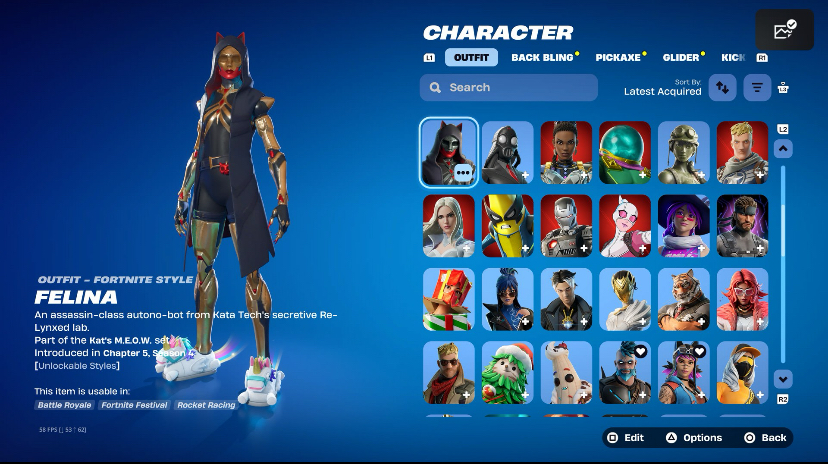The height and width of the screenshot is (464, 828).
Task: Select the Felina hooded cat outfit
Action: 448,152
